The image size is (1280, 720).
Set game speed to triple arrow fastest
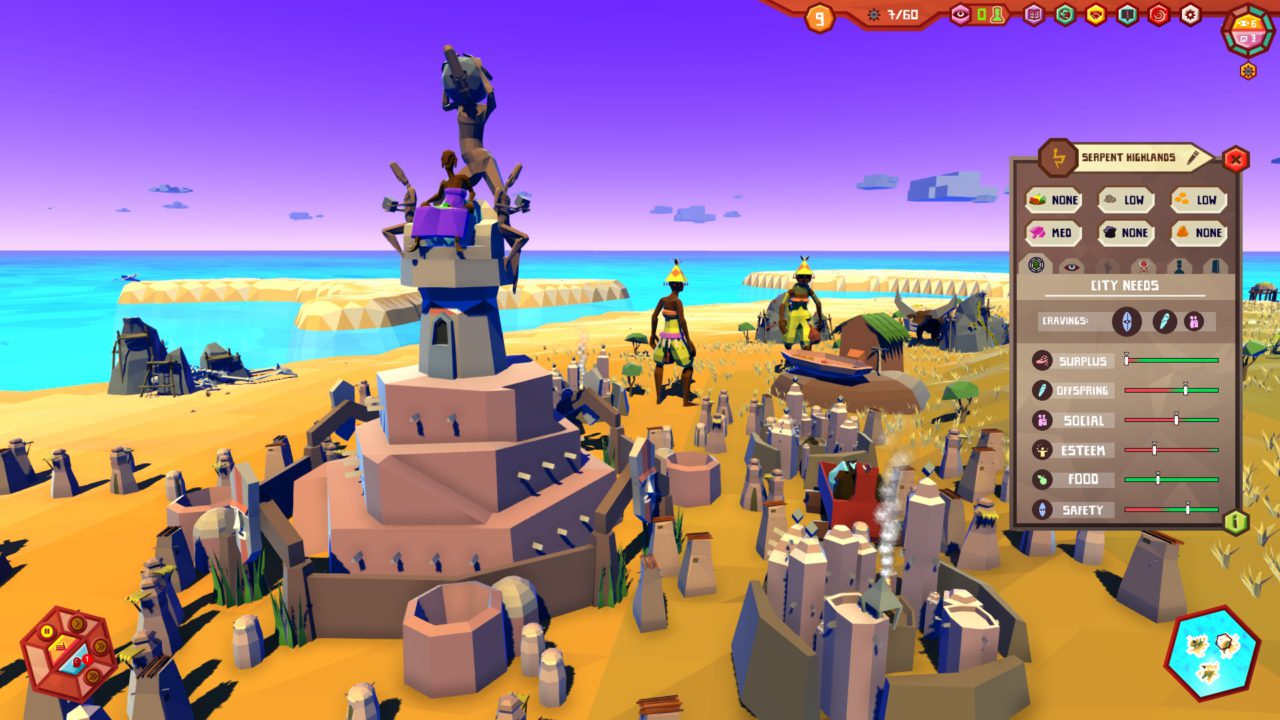click(x=93, y=676)
